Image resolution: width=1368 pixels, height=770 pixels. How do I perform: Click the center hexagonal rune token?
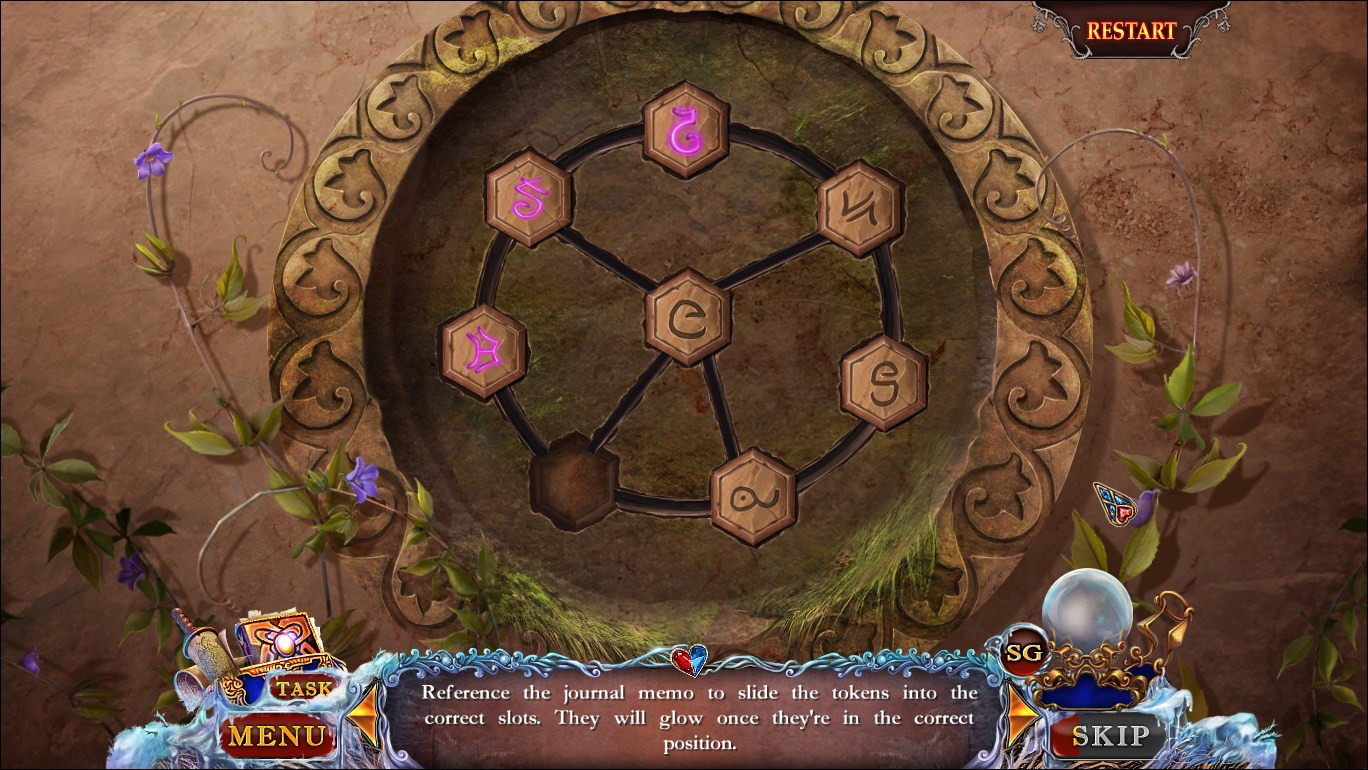click(685, 315)
